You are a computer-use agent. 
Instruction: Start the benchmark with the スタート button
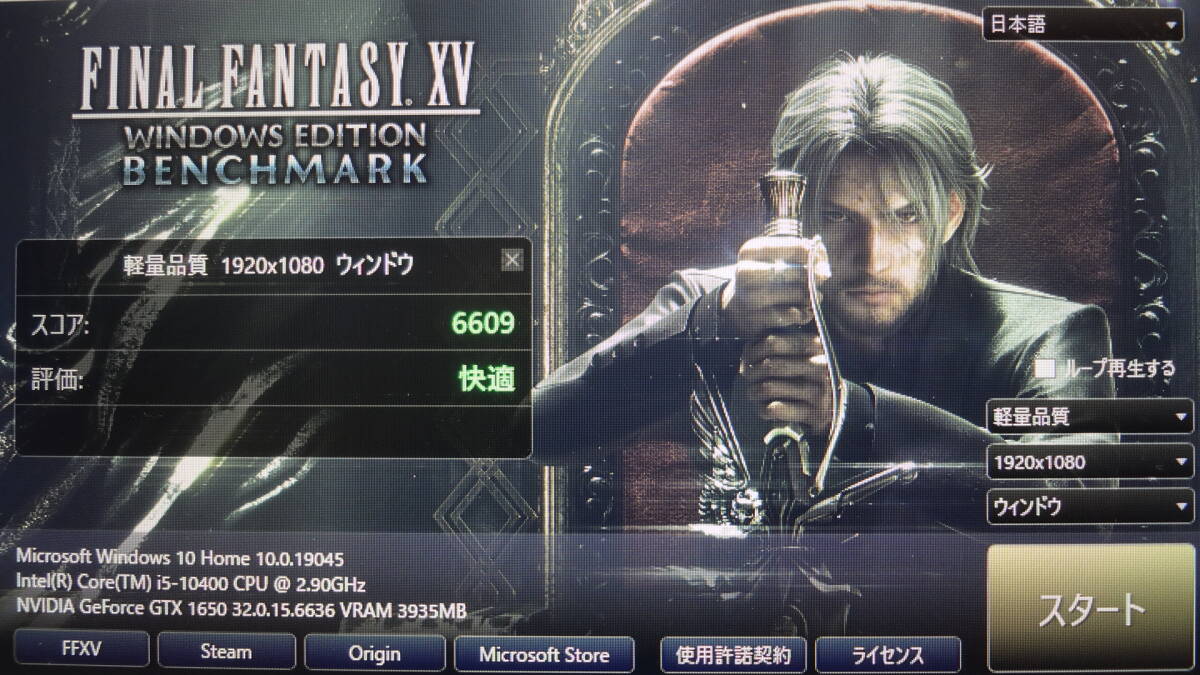pyautogui.click(x=1091, y=607)
